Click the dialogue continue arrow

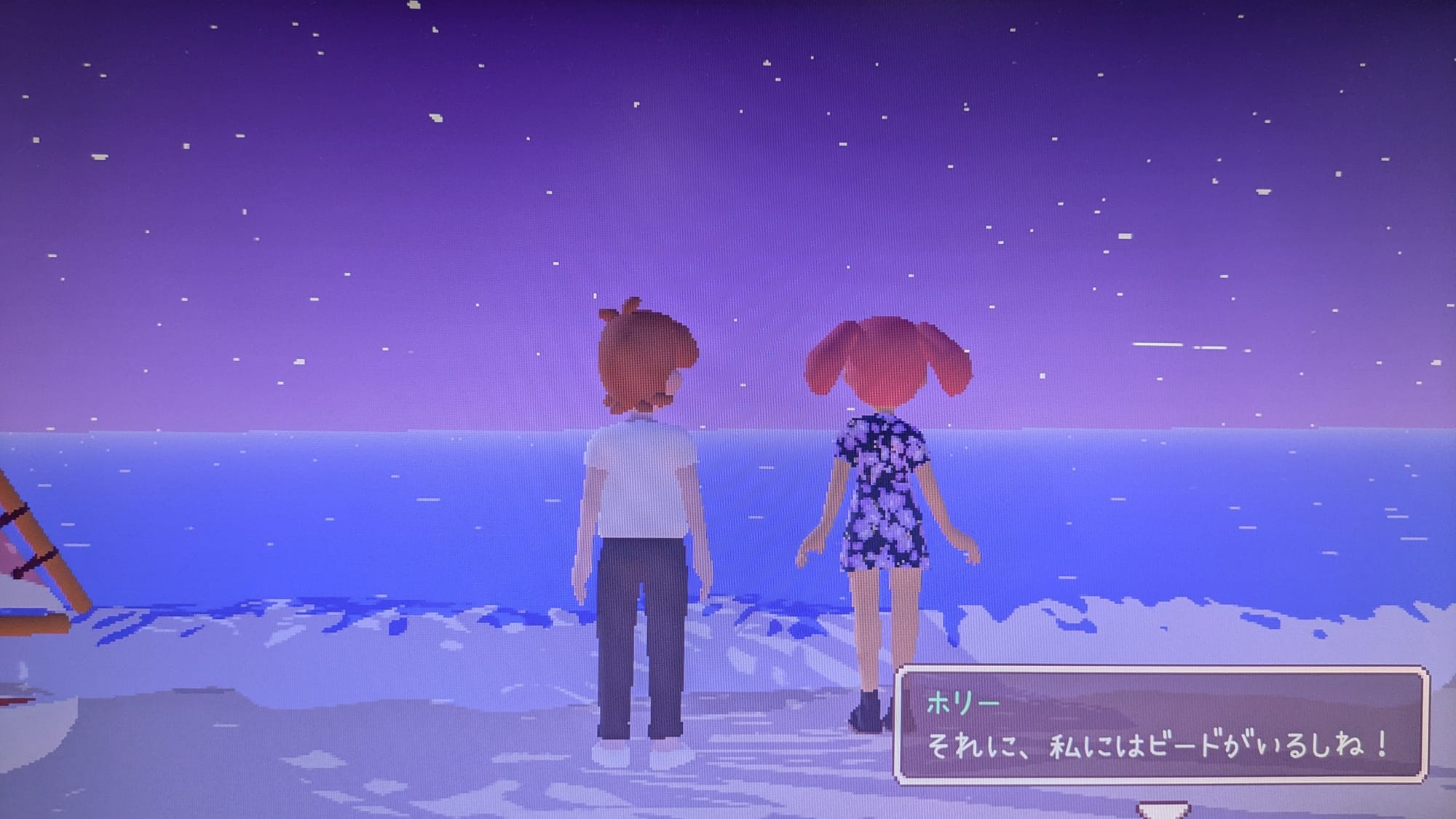pos(1162,810)
